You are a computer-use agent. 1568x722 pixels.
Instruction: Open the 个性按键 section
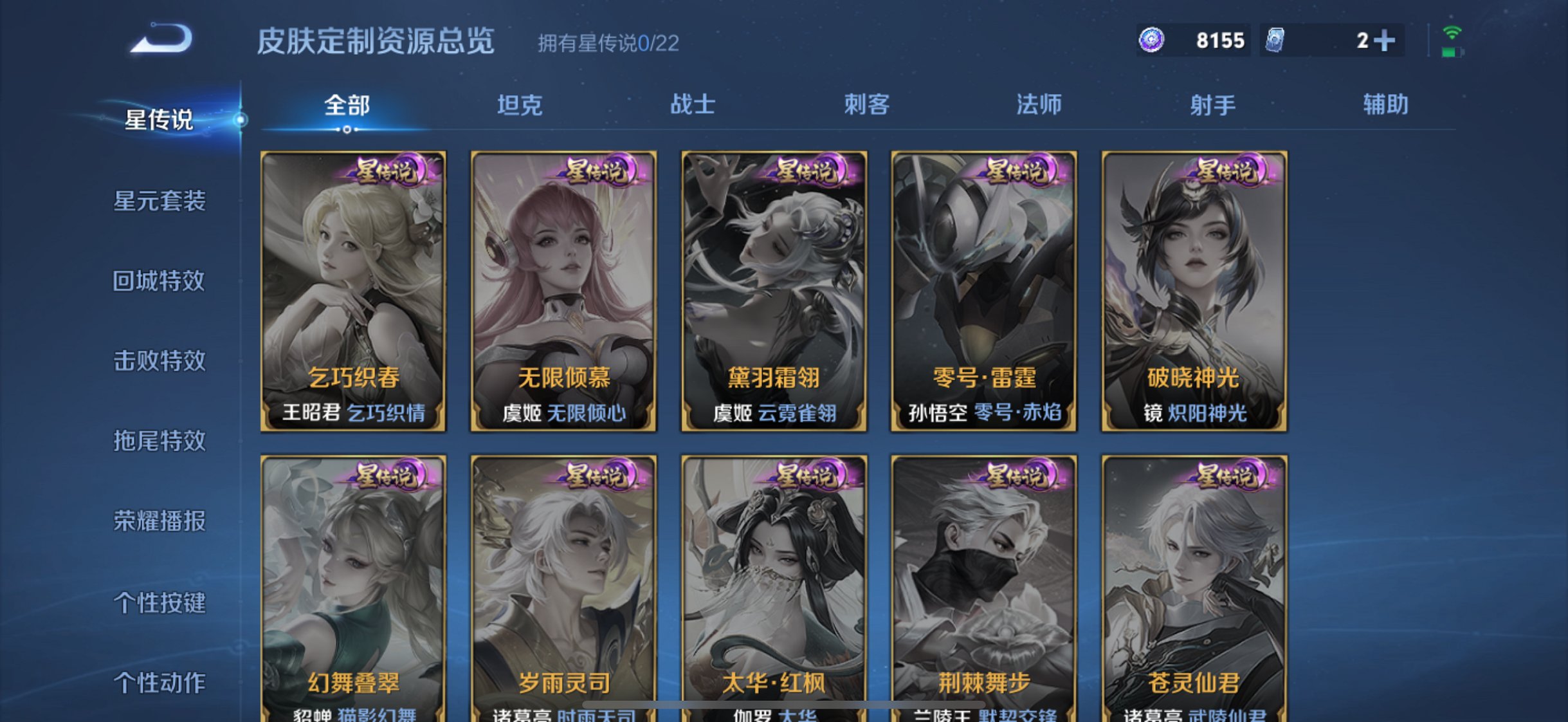point(160,603)
